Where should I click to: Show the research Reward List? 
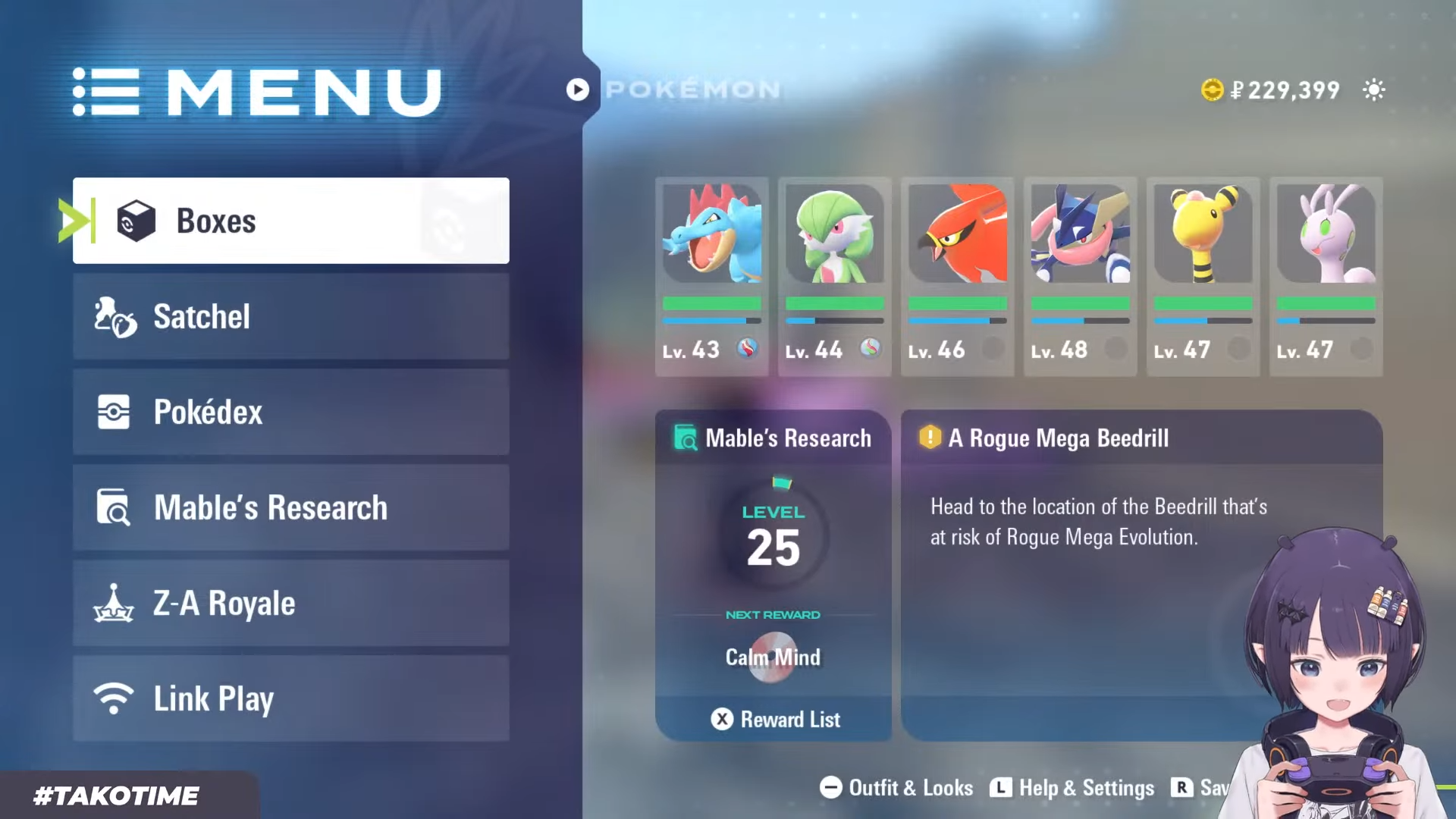[775, 719]
